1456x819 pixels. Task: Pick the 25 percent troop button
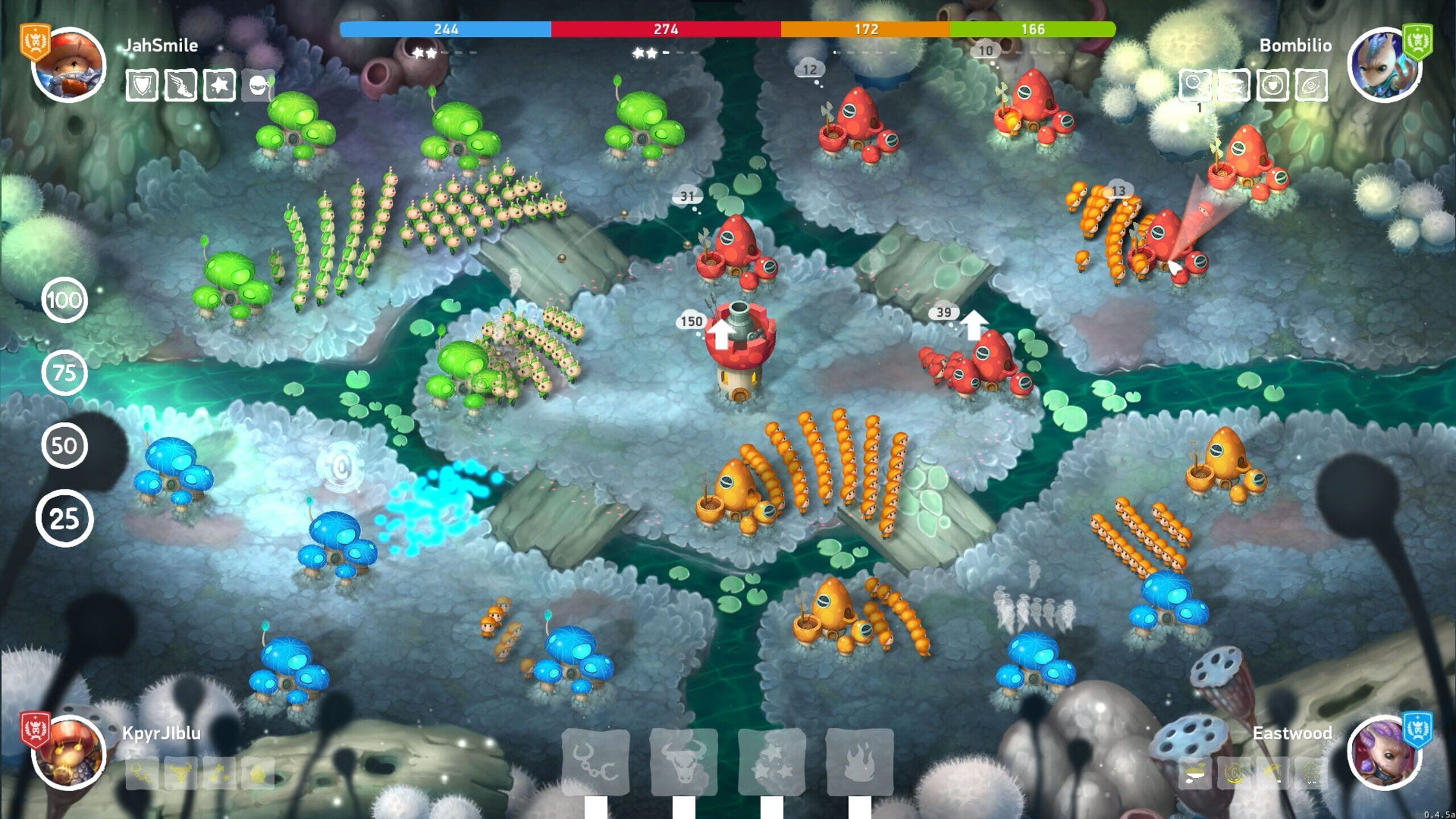click(64, 518)
